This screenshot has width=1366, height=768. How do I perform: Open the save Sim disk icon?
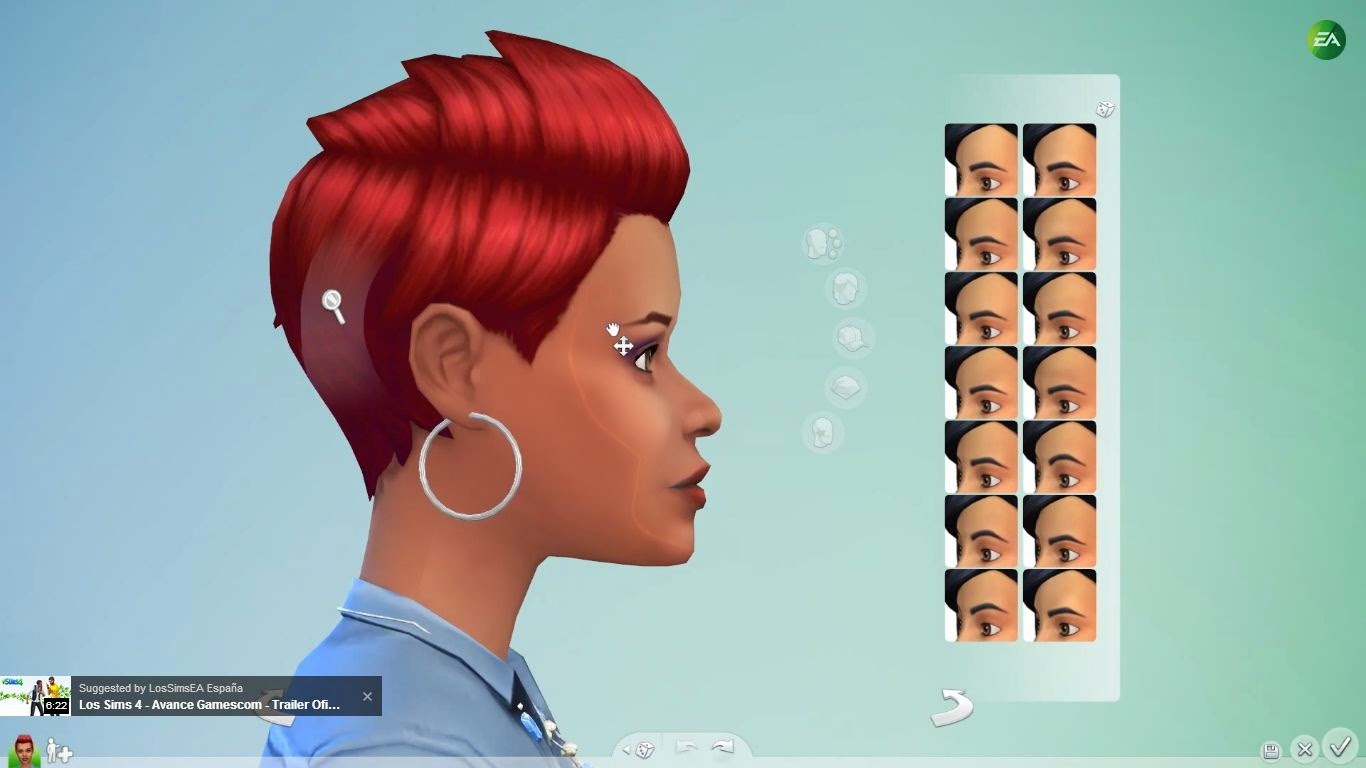click(x=1270, y=749)
